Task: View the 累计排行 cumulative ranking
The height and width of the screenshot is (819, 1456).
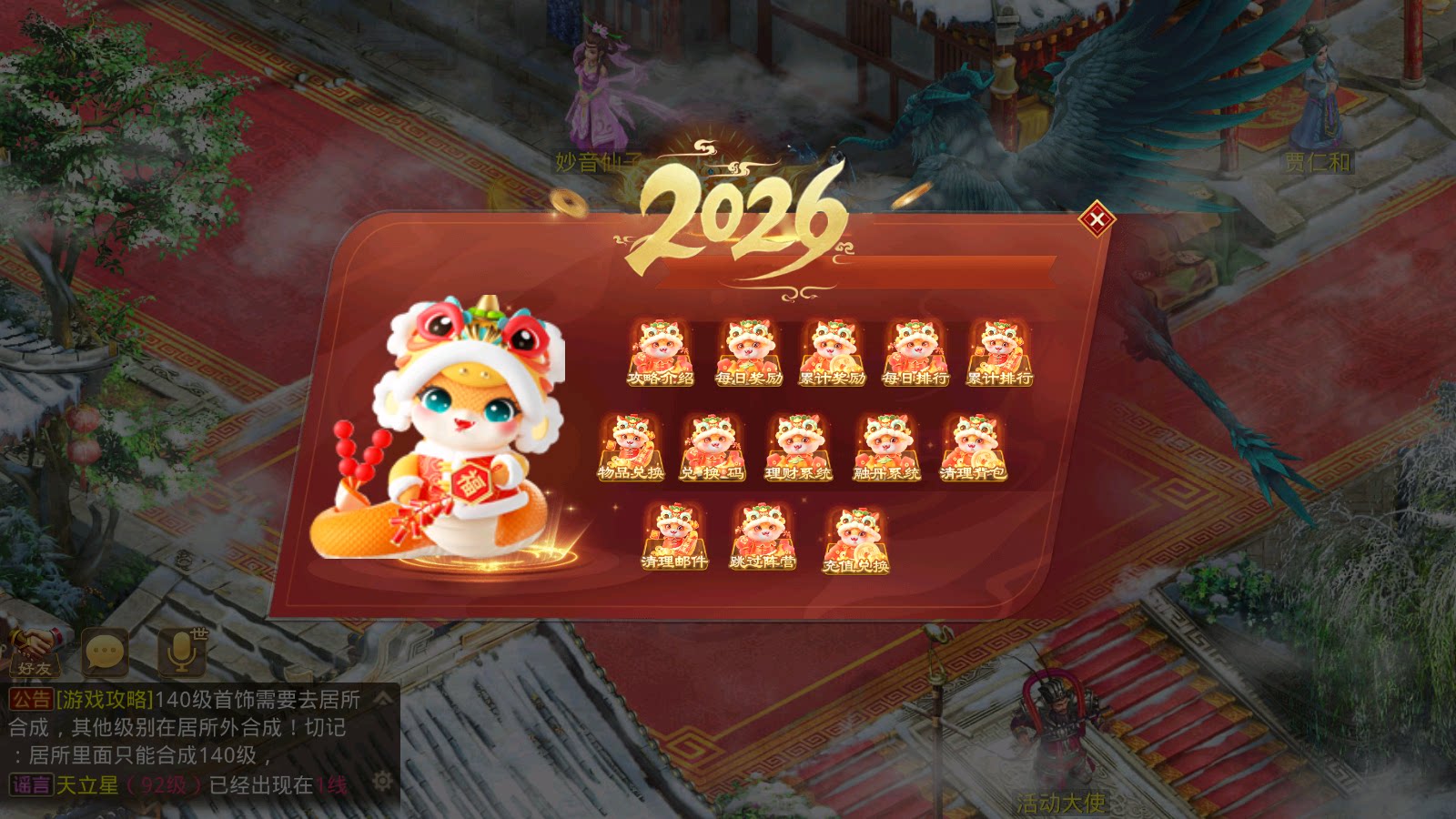Action: [999, 350]
